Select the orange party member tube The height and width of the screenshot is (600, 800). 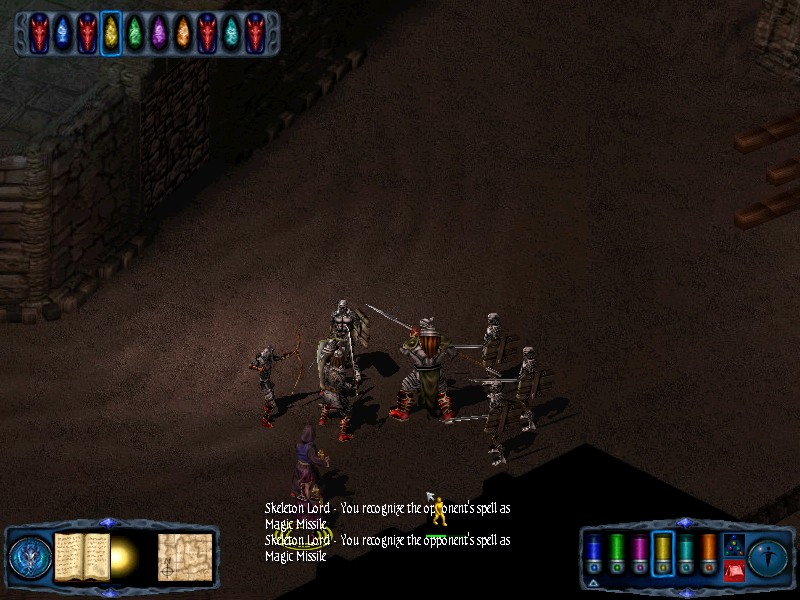tap(708, 553)
